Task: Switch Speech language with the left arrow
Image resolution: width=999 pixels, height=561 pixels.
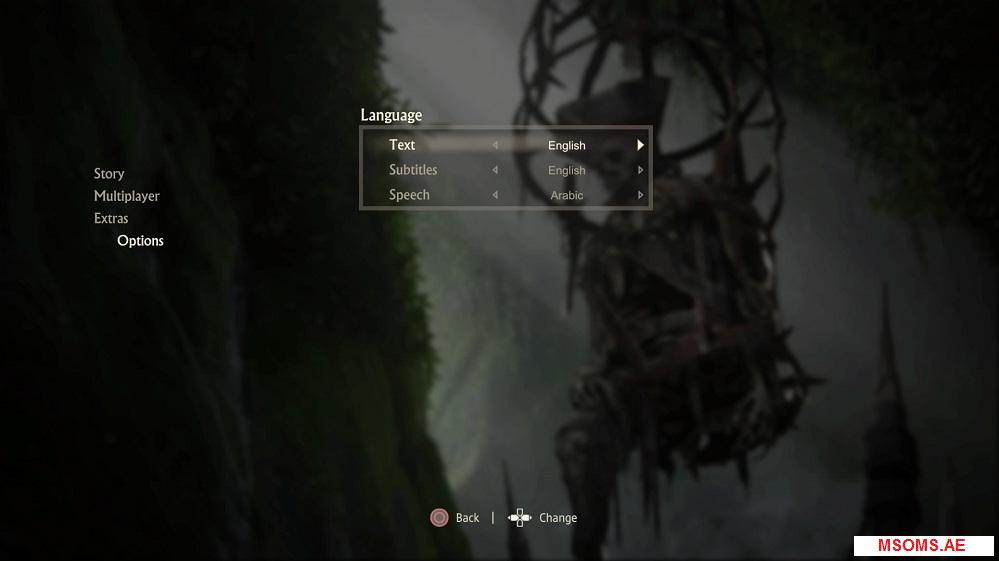Action: (495, 195)
